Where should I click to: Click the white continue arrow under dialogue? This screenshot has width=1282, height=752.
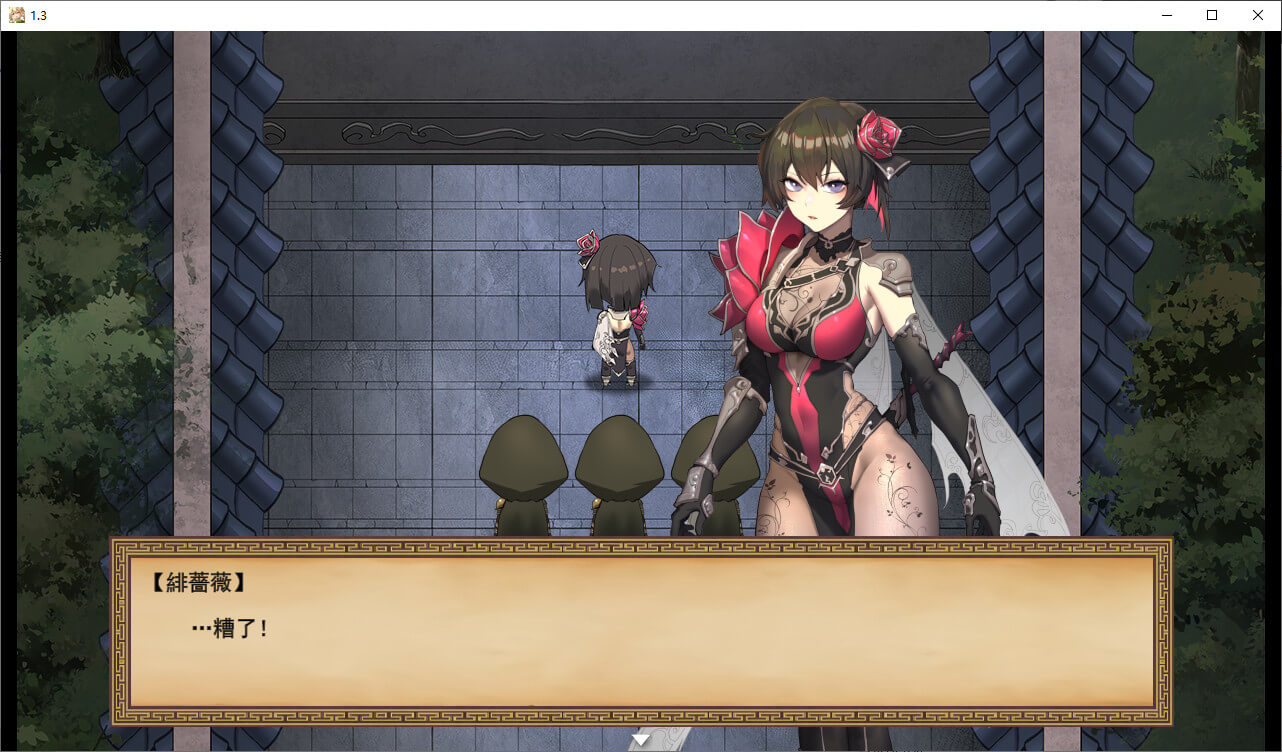pyautogui.click(x=640, y=739)
